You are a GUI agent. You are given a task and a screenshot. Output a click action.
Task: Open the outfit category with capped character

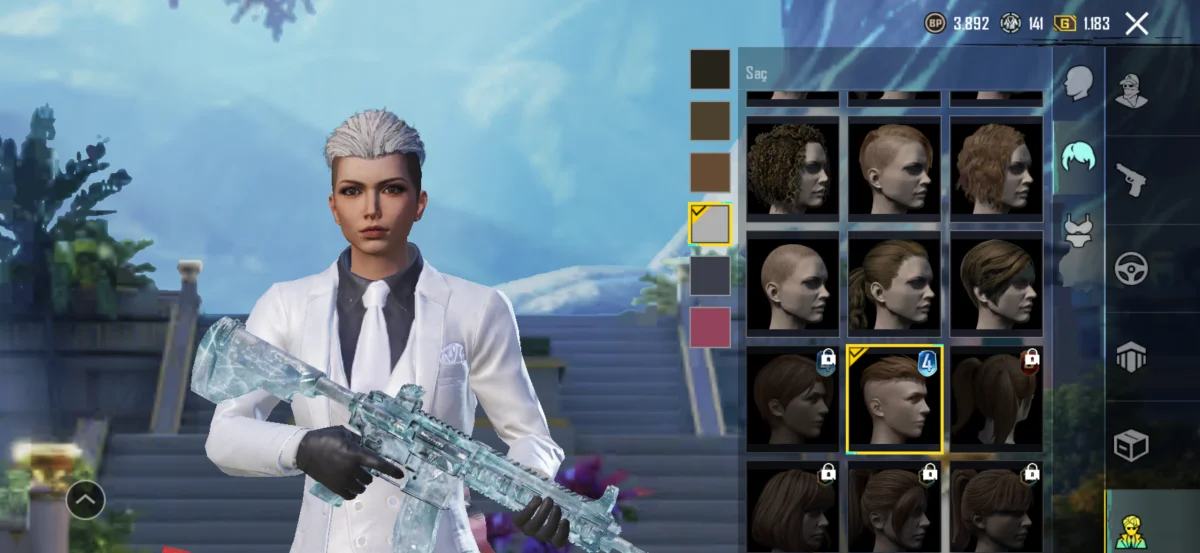coord(1132,91)
